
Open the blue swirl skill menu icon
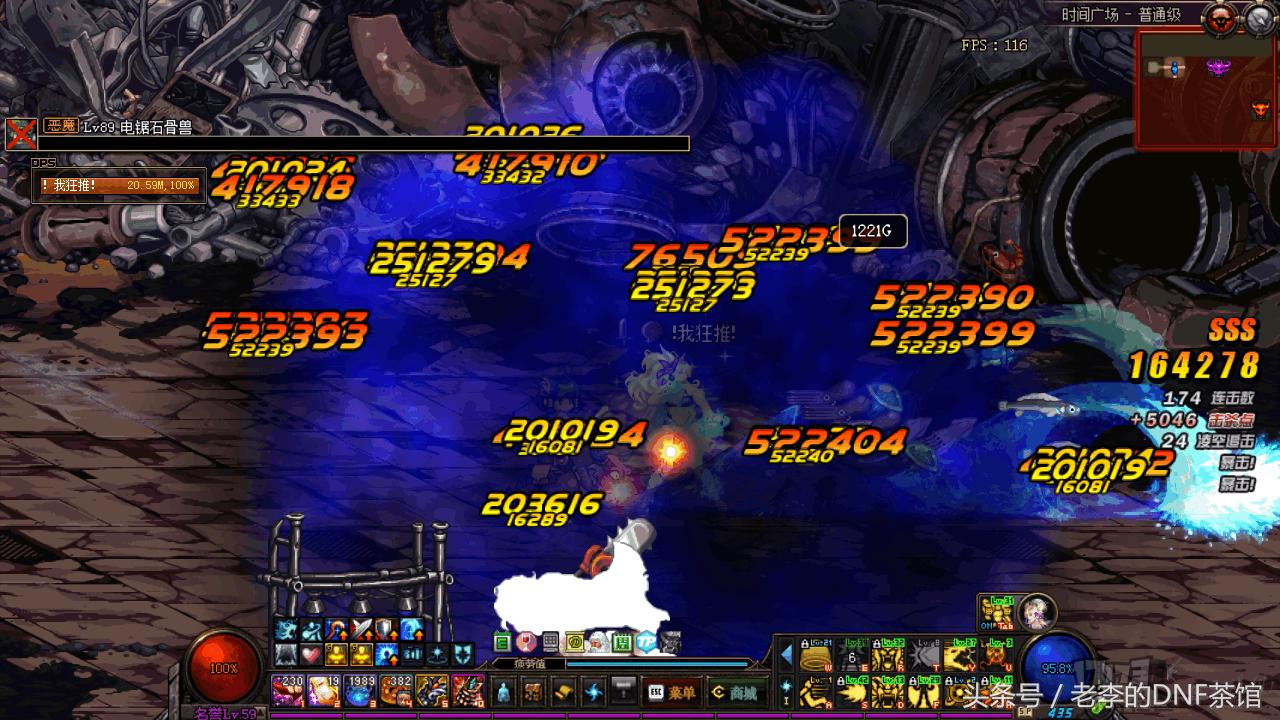point(595,692)
